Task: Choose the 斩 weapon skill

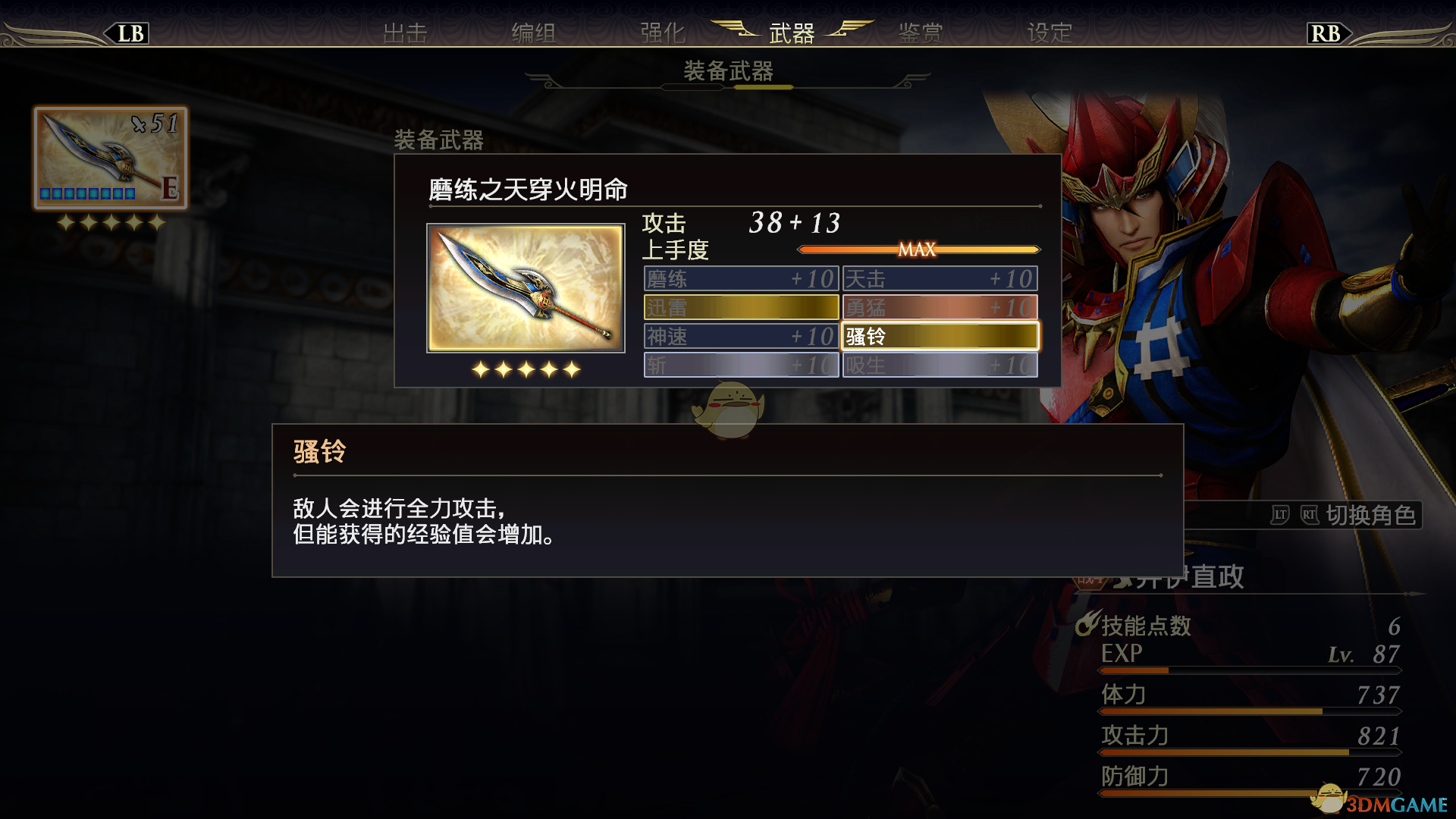Action: [x=741, y=365]
